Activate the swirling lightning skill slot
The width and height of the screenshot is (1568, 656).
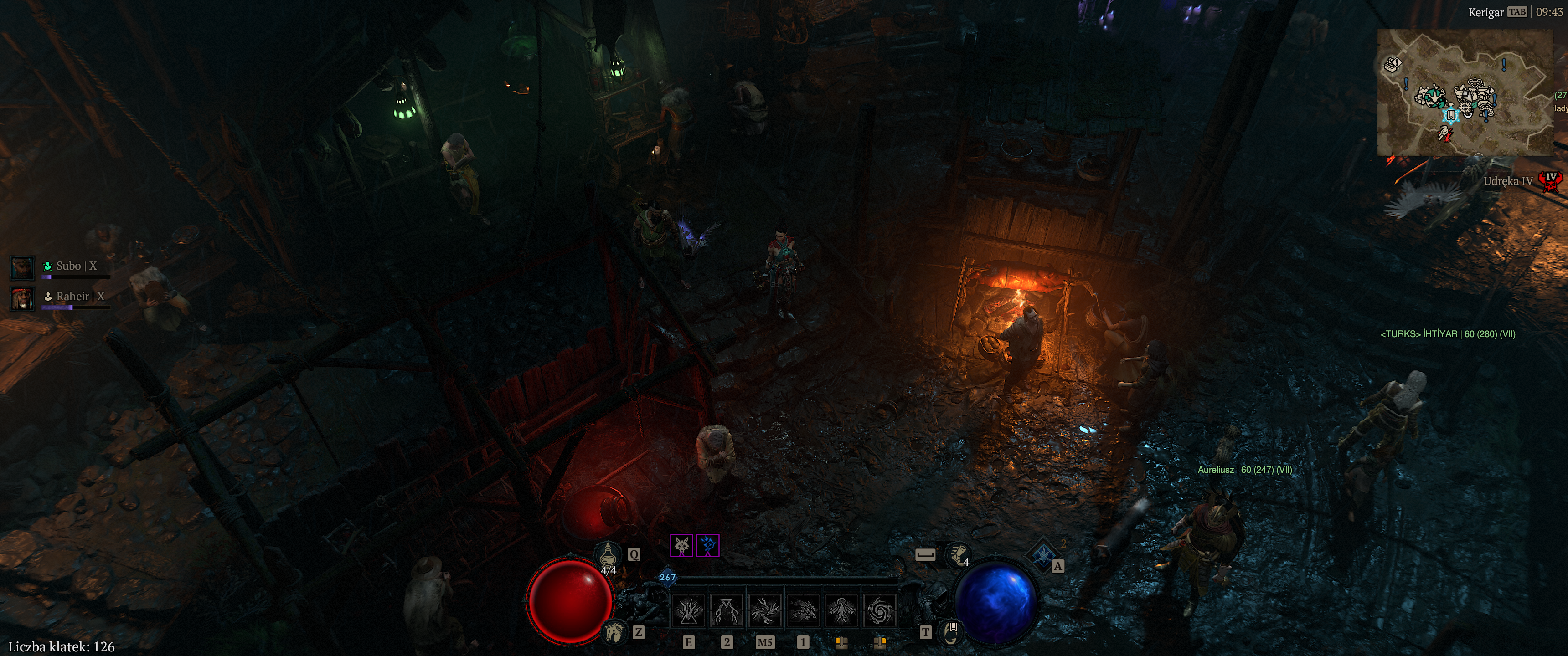pos(765,610)
